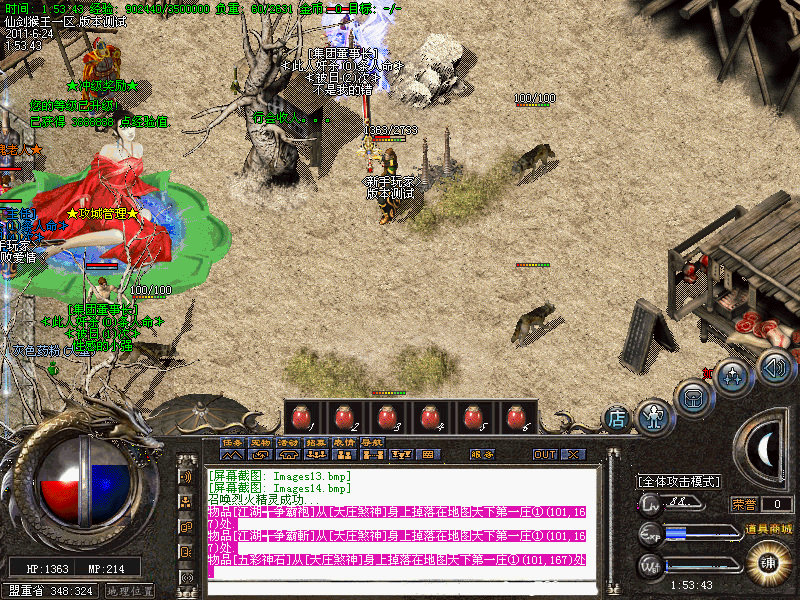Click the OUT logout button
The image size is (800, 600).
tap(544, 454)
